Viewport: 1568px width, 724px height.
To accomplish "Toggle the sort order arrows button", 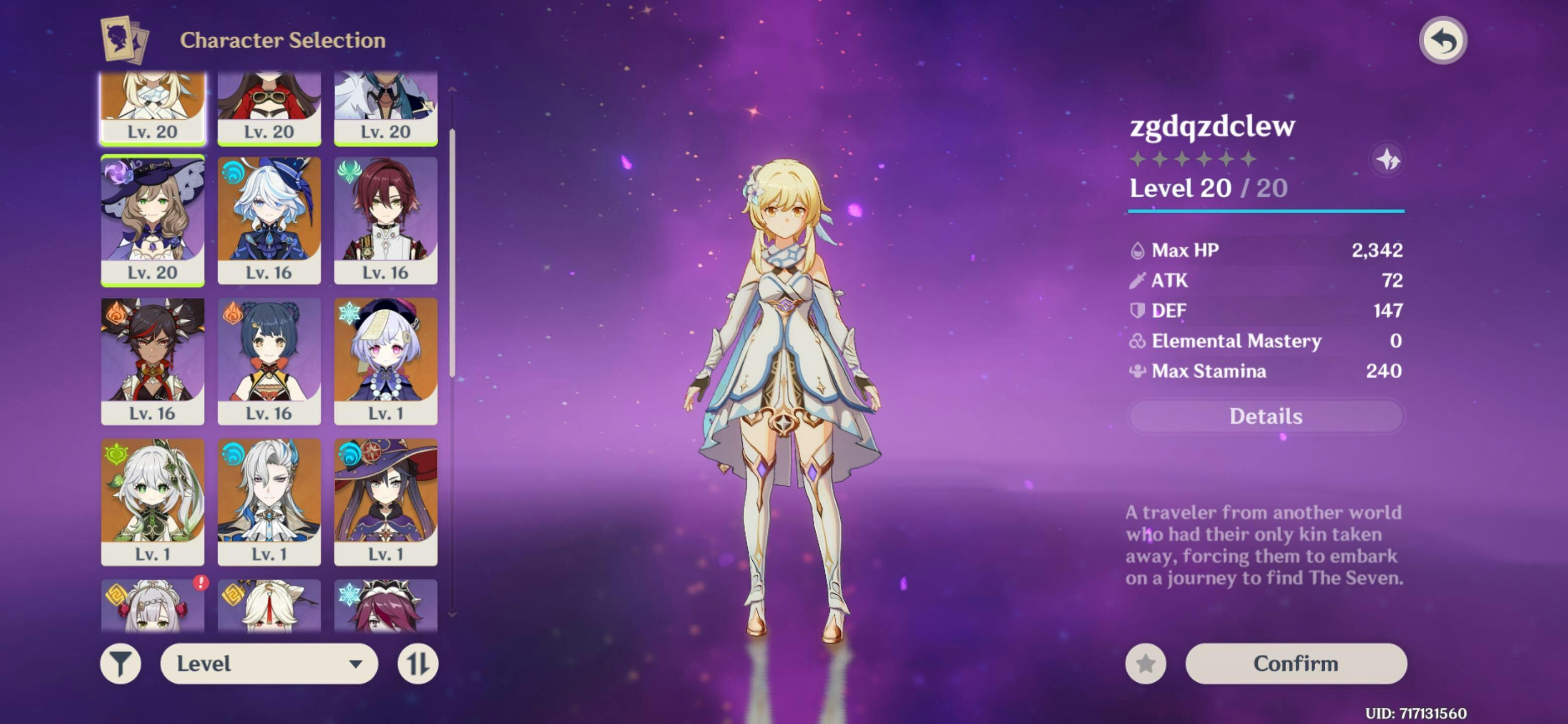I will click(x=418, y=663).
